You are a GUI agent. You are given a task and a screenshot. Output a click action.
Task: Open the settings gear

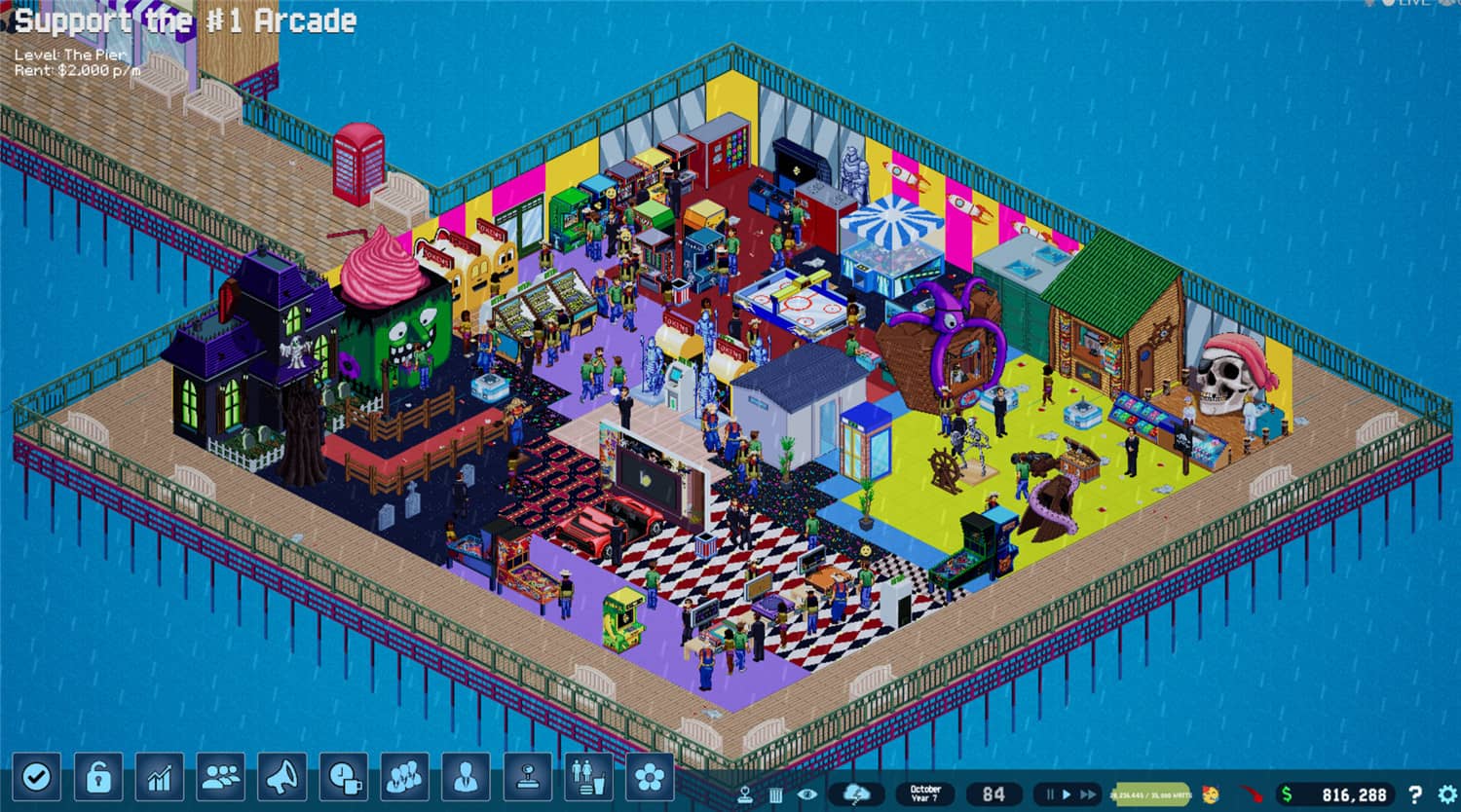point(1445,795)
